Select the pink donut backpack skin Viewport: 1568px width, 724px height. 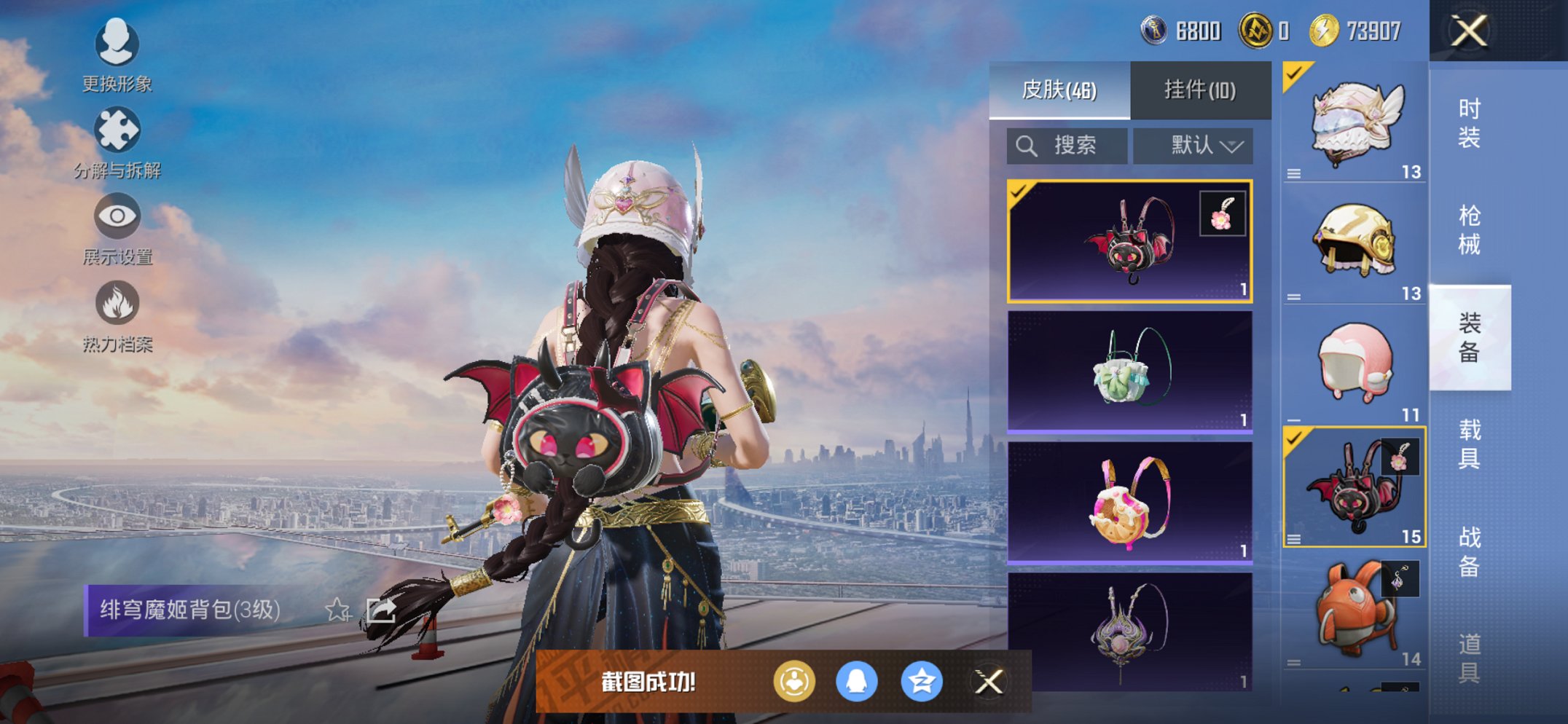(x=1129, y=503)
